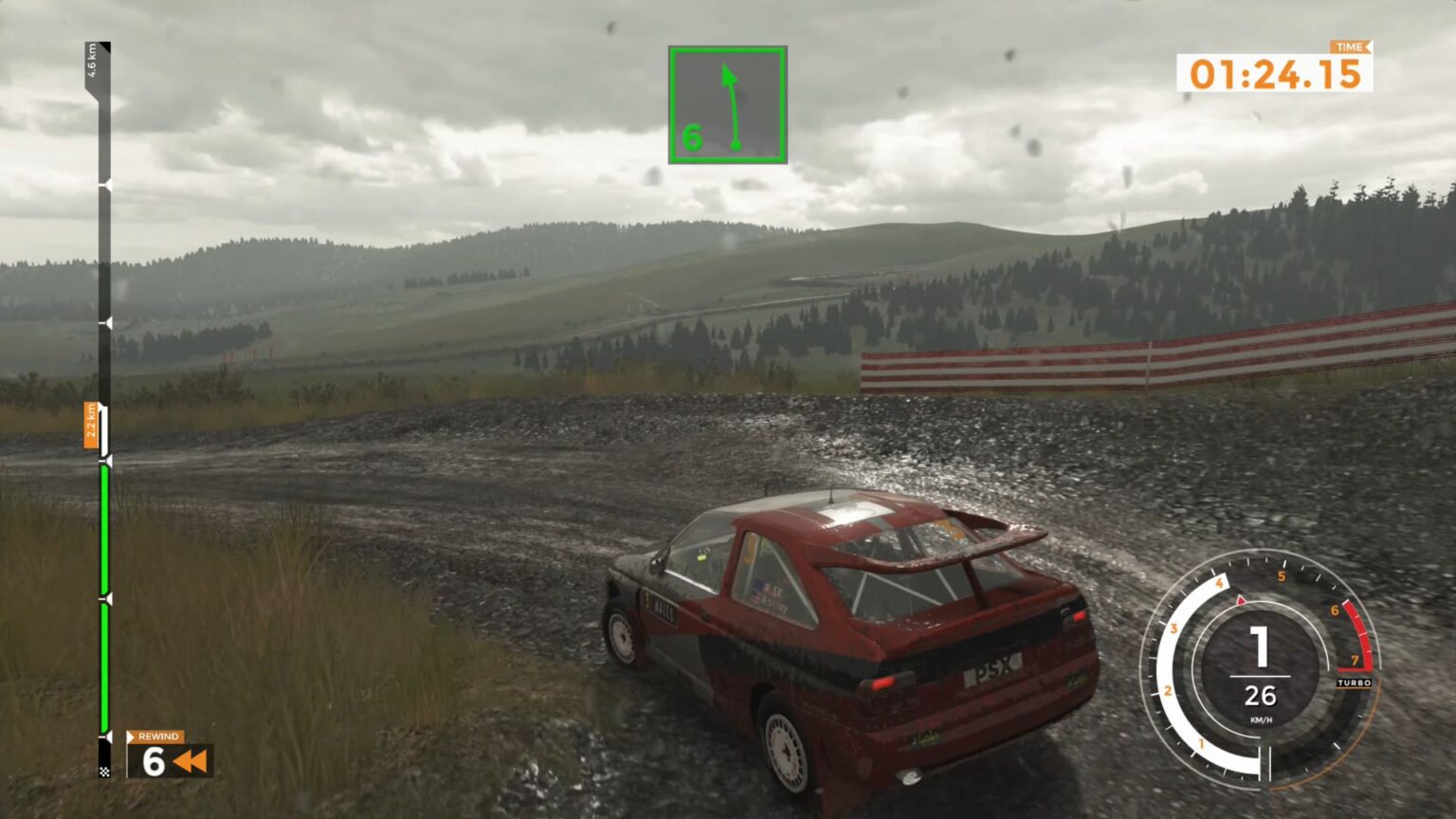The image size is (1456, 819).
Task: Click the orange TIME flag icon
Action: [1350, 45]
